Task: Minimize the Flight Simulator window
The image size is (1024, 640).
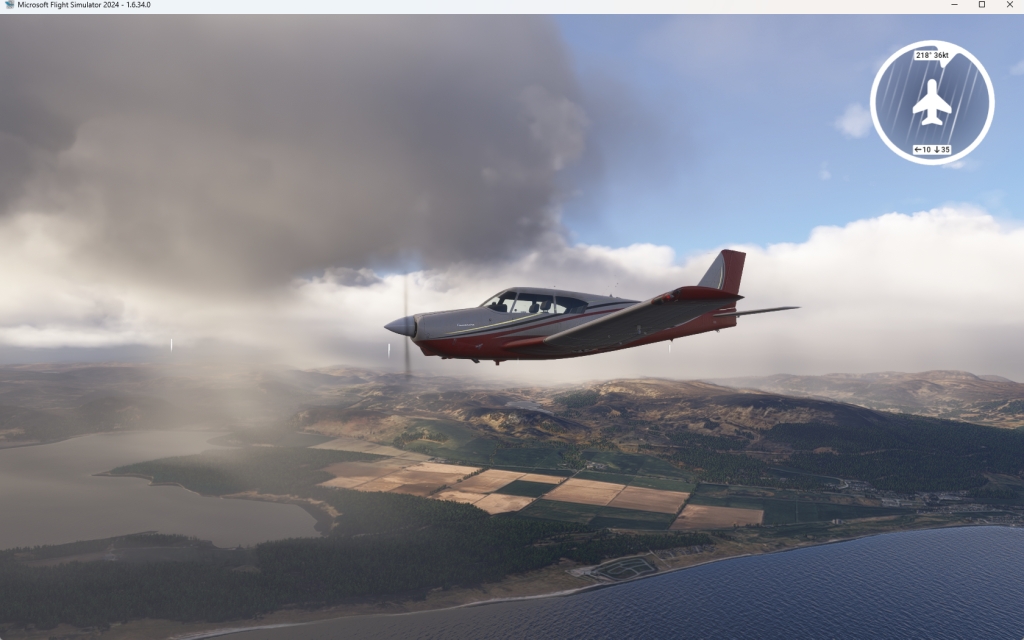Action: click(x=952, y=5)
